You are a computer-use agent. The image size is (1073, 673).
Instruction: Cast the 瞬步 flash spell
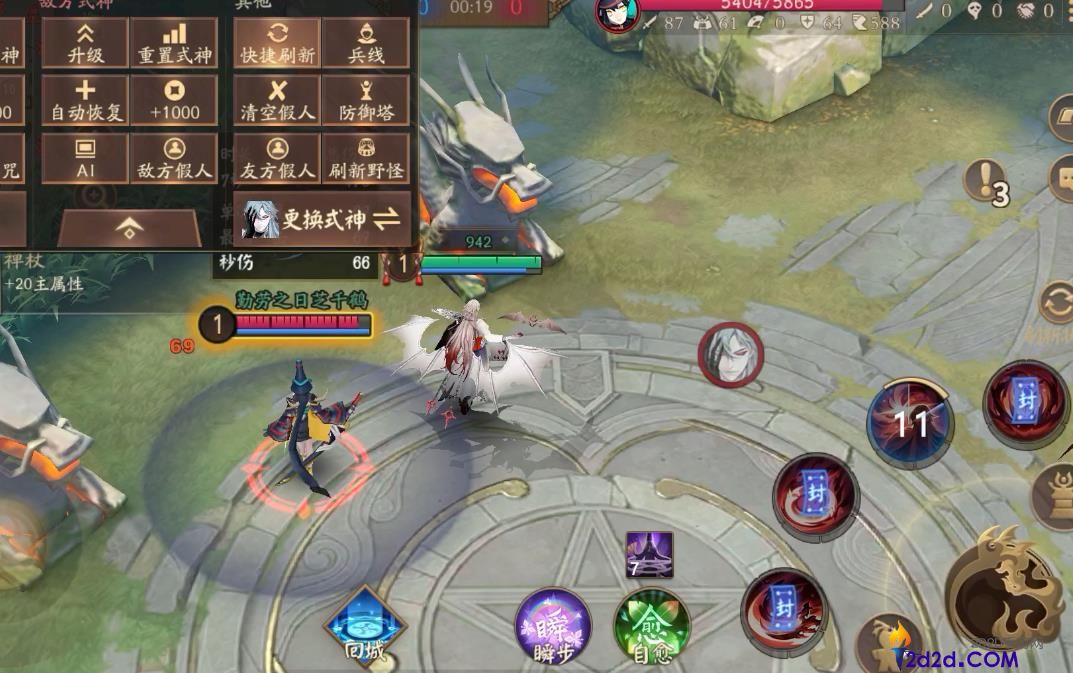(x=553, y=627)
